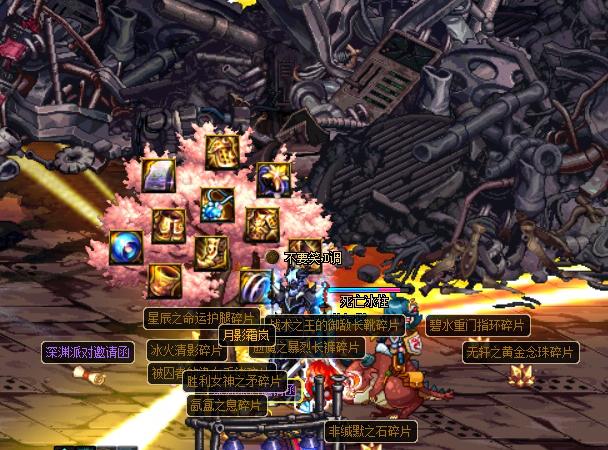Image resolution: width=608 pixels, height=450 pixels.
Task: Select the 非缄默之石碎片 loot label
Action: click(371, 431)
